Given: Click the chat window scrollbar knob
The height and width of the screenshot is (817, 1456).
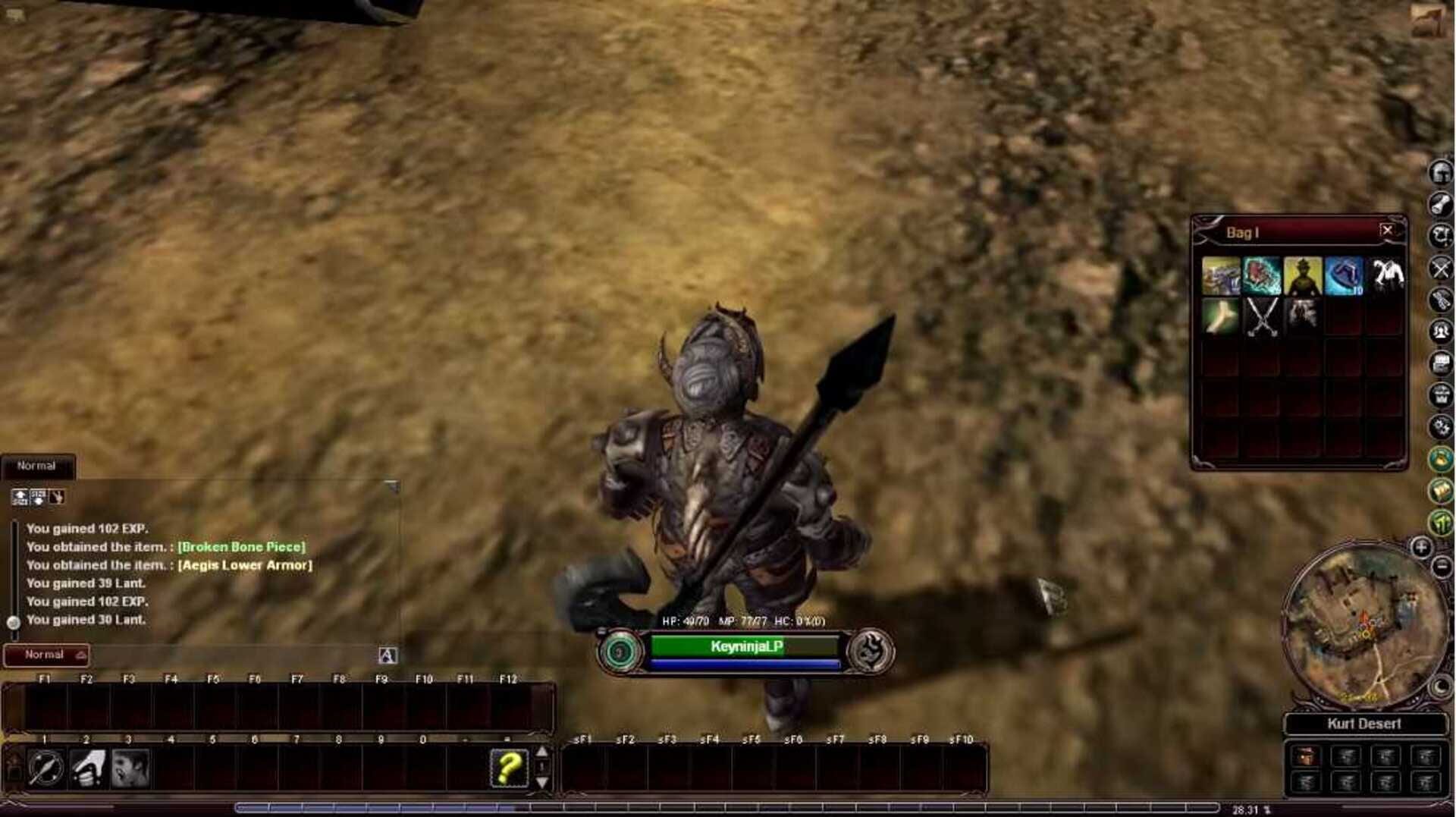Looking at the screenshot, I should pos(13,622).
